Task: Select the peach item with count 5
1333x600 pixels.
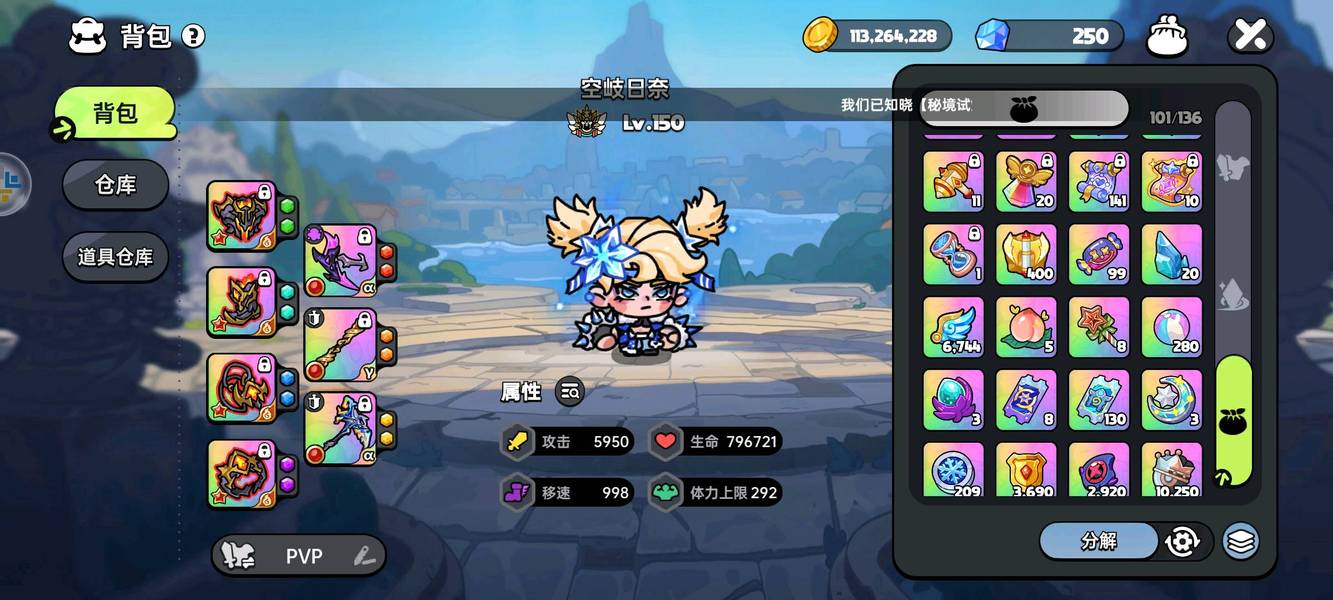Action: 1026,327
